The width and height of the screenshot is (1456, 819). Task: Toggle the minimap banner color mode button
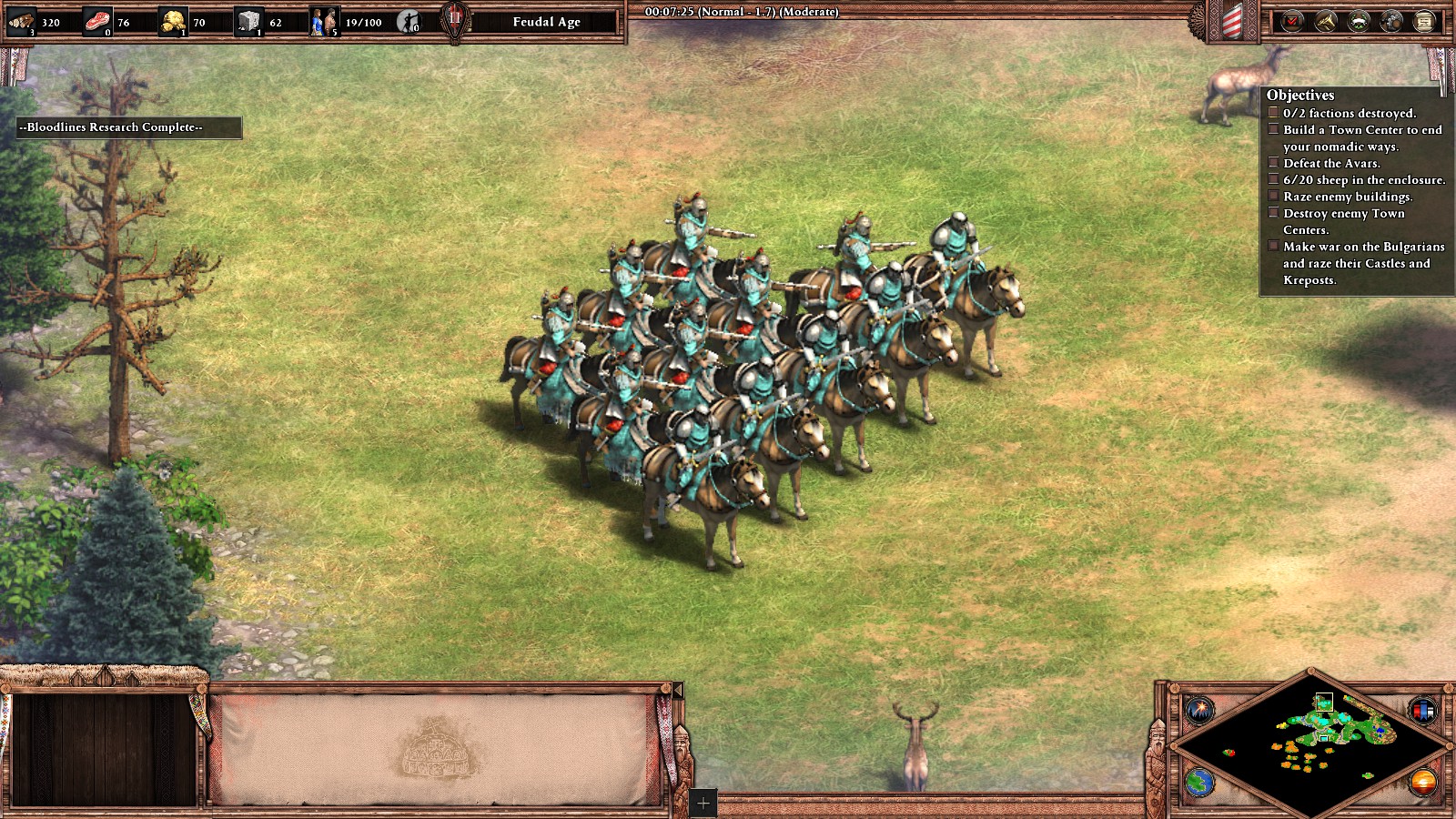click(1422, 708)
